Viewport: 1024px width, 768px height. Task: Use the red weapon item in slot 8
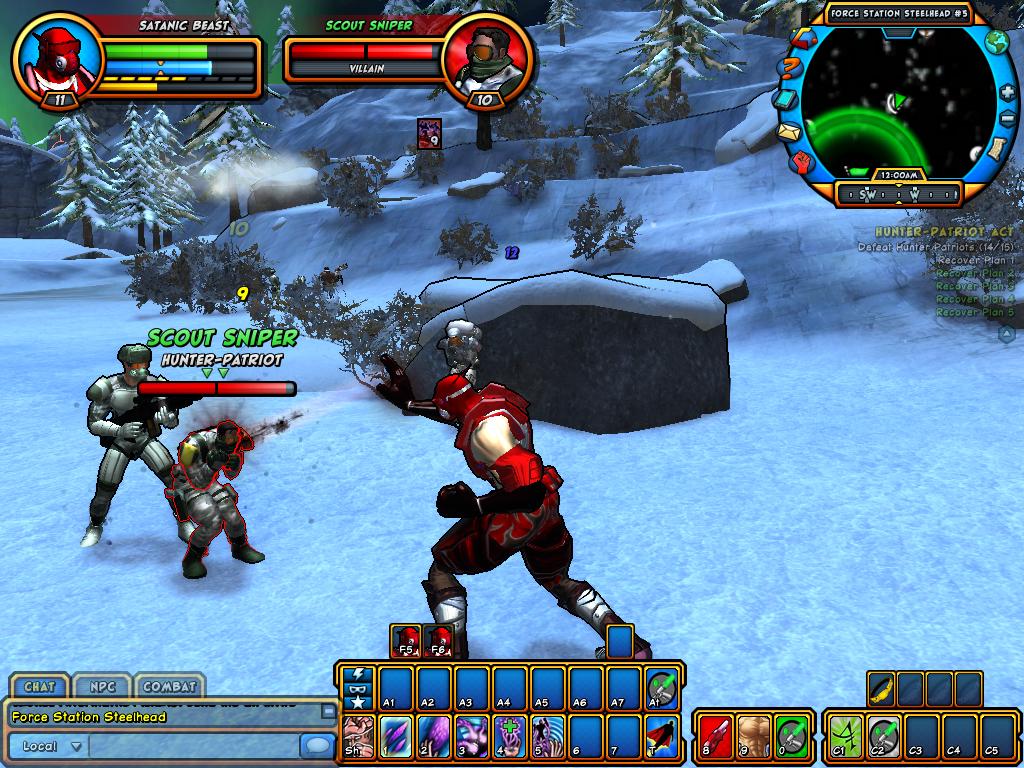(x=716, y=736)
